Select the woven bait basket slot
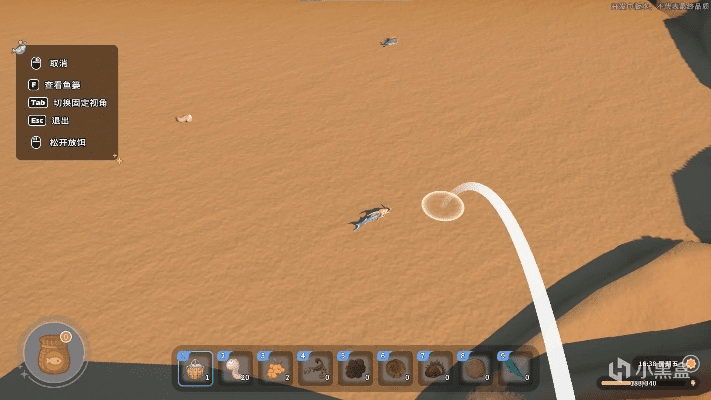The width and height of the screenshot is (711, 400). click(x=194, y=369)
